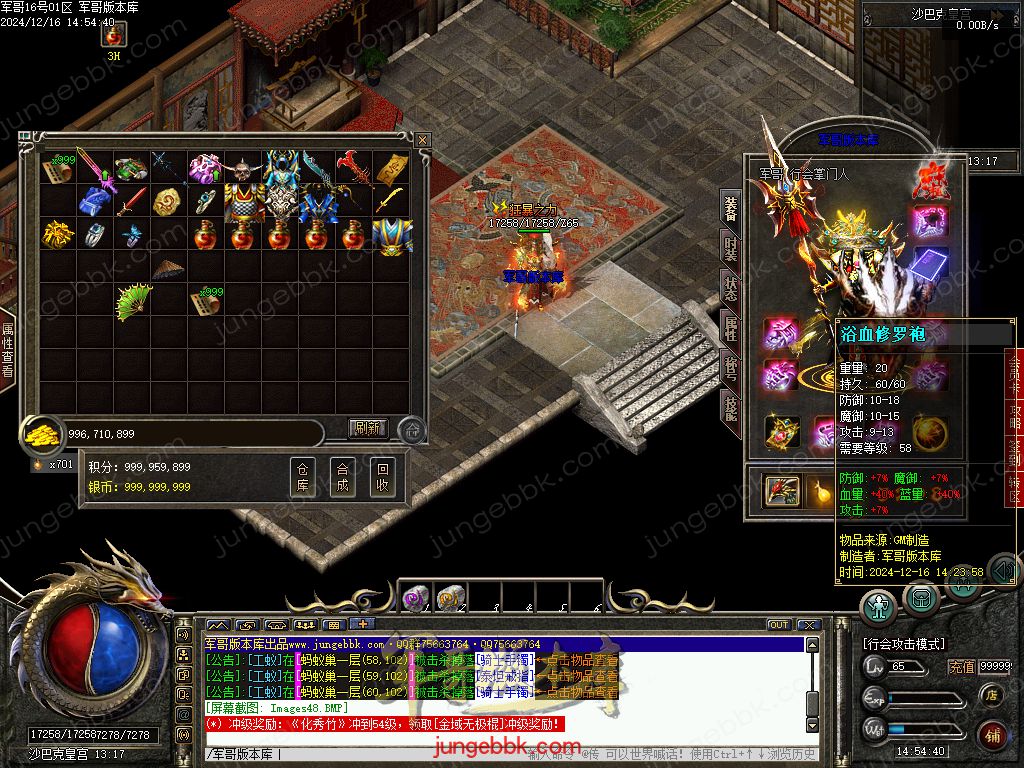Open the 仓库 warehouse

tap(303, 477)
